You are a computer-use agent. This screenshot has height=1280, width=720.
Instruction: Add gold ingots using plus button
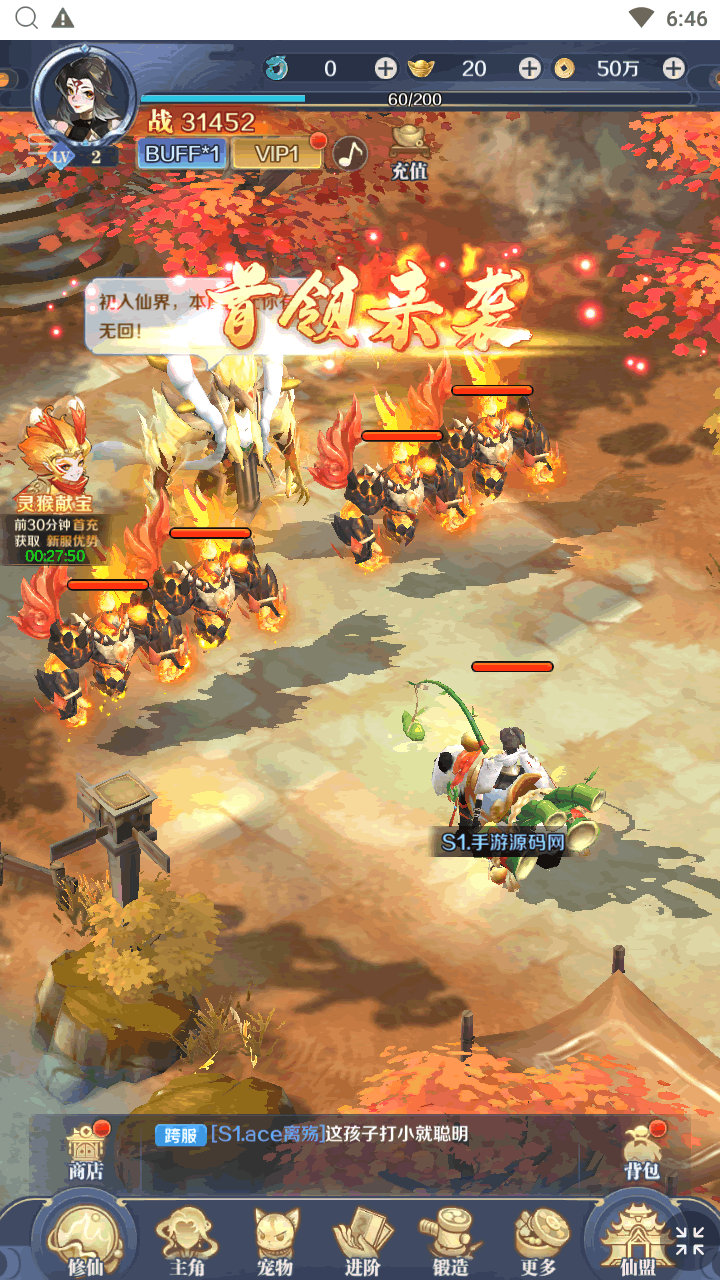coord(530,68)
